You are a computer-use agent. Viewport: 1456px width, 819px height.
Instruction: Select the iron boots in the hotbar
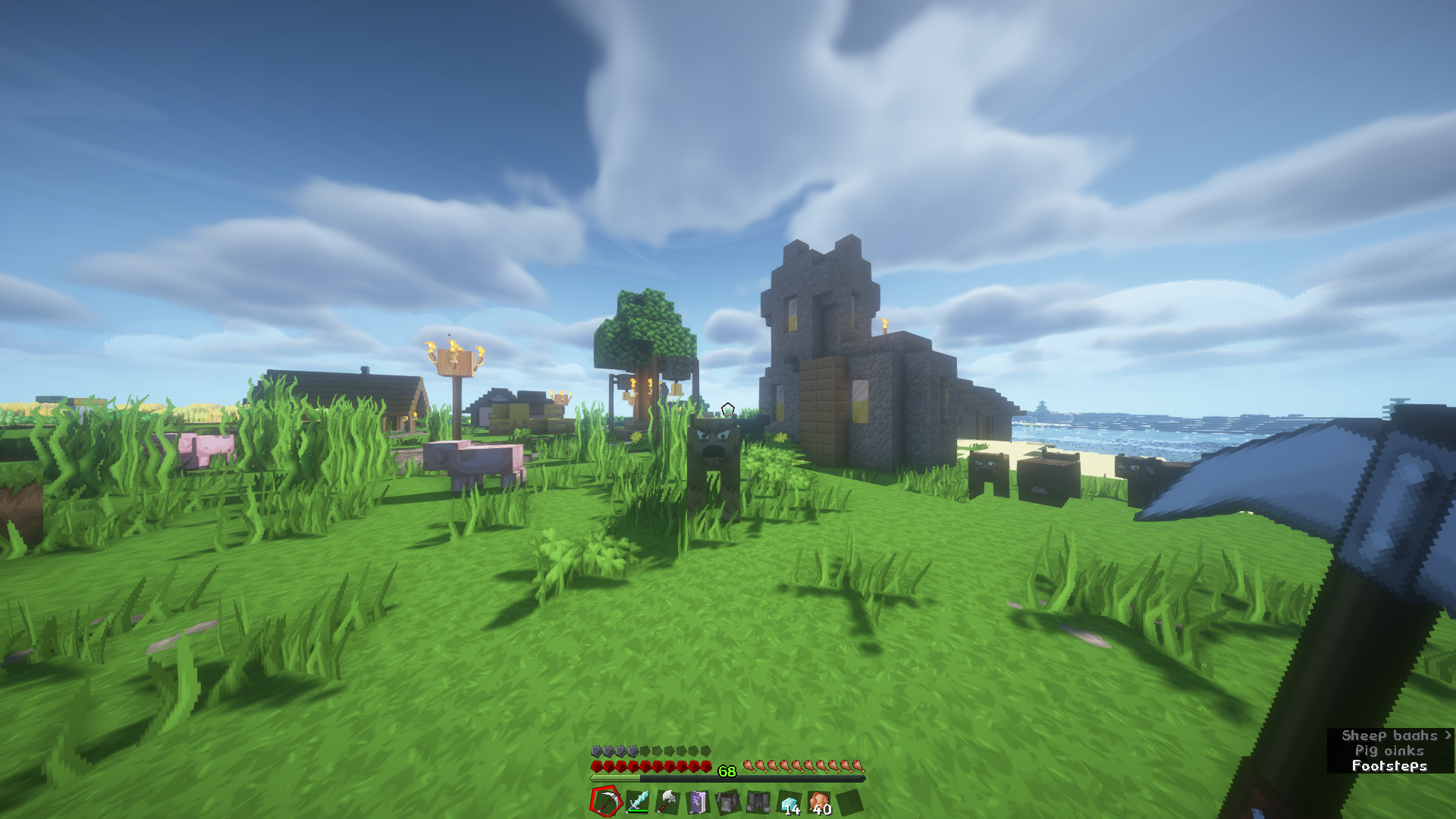pos(758,800)
